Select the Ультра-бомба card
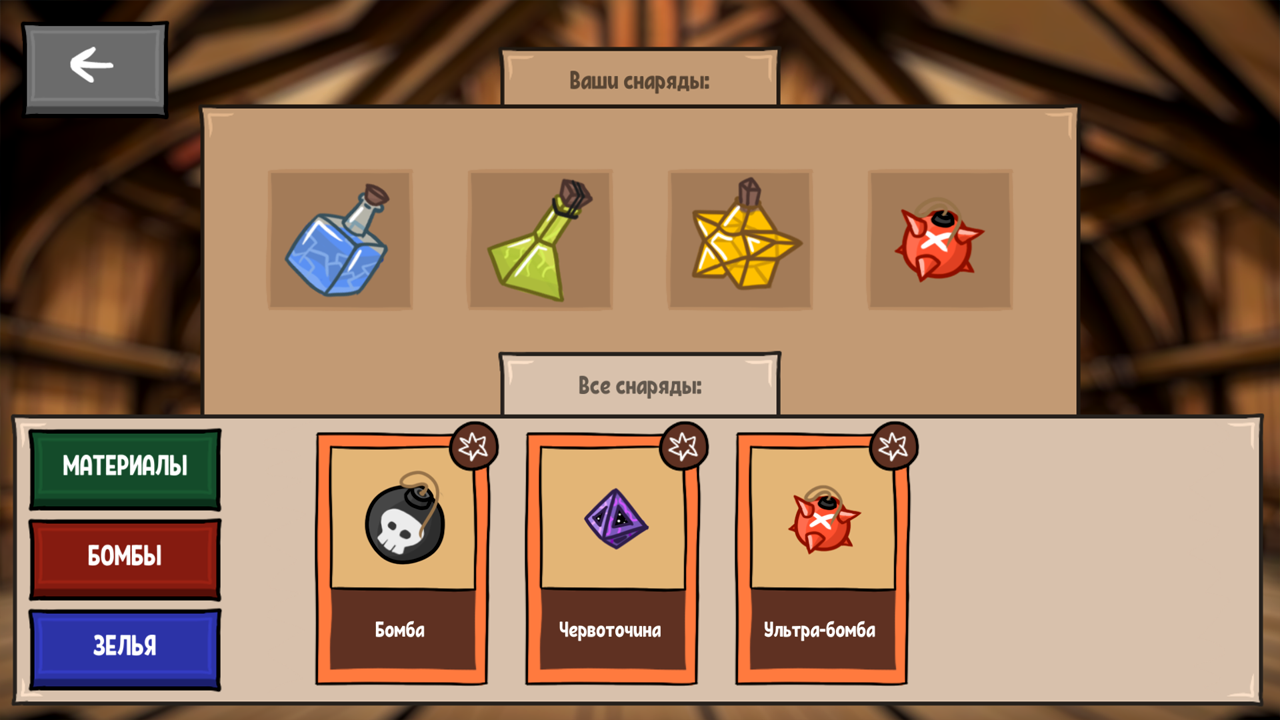Image resolution: width=1280 pixels, height=720 pixels. pos(821,560)
